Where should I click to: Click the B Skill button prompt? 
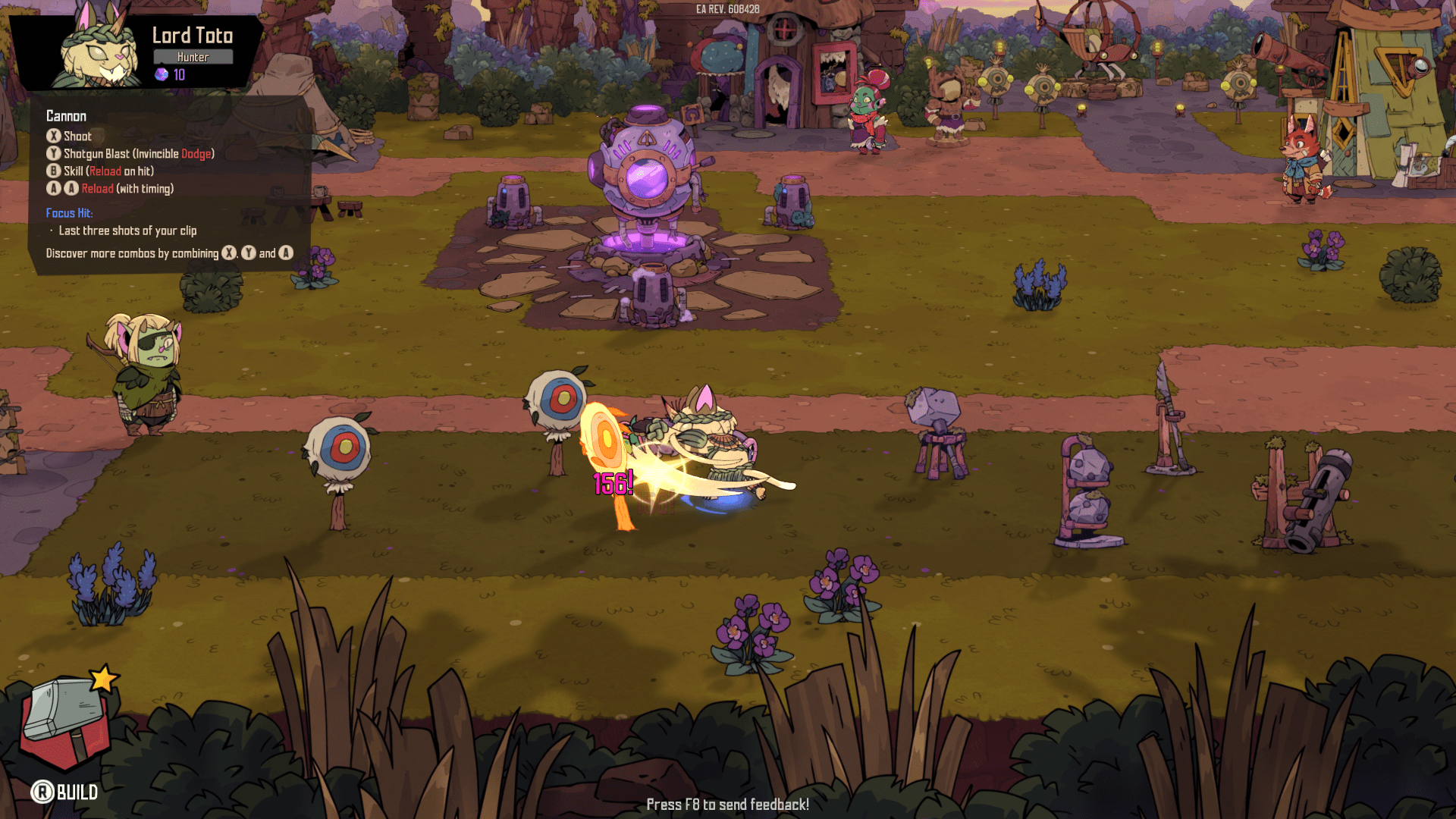pos(53,171)
